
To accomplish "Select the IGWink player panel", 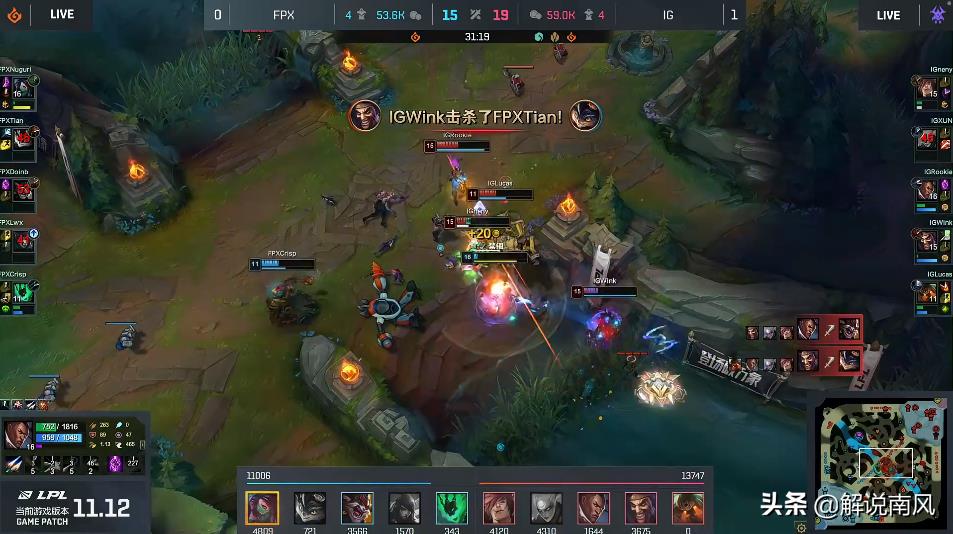I will click(x=934, y=242).
